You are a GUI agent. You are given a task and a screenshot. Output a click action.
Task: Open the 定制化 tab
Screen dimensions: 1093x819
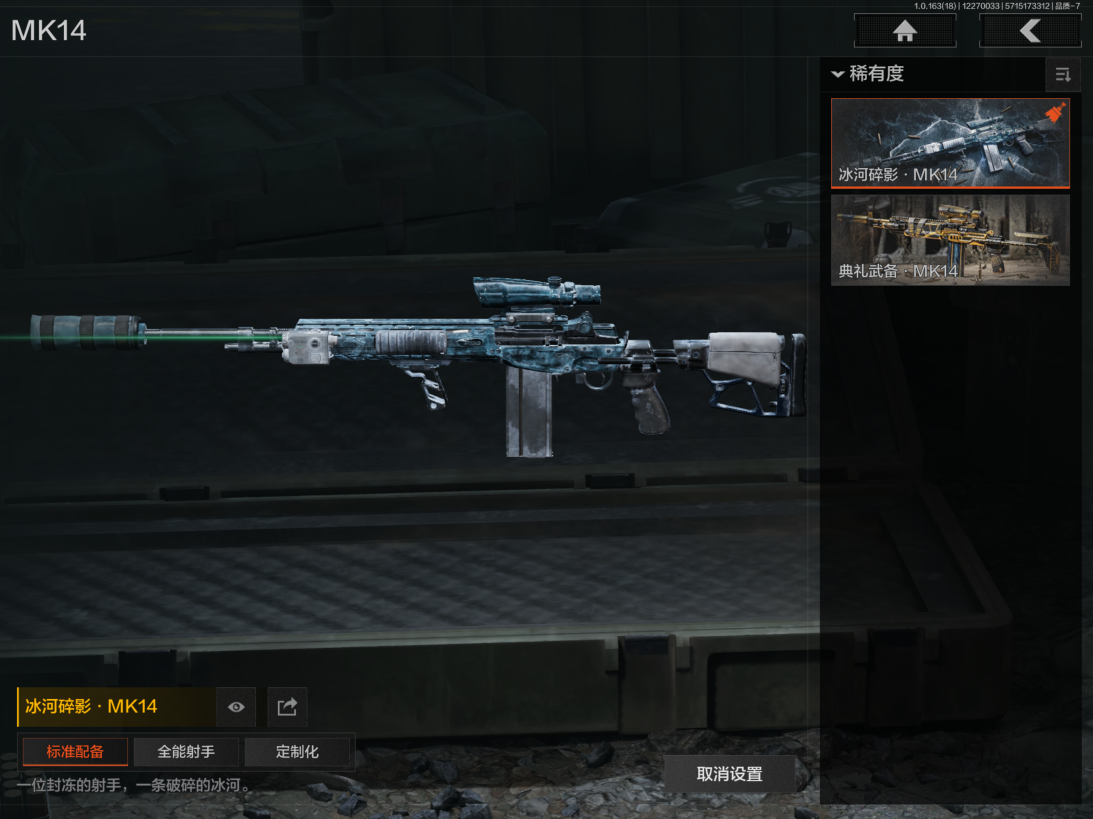point(298,751)
